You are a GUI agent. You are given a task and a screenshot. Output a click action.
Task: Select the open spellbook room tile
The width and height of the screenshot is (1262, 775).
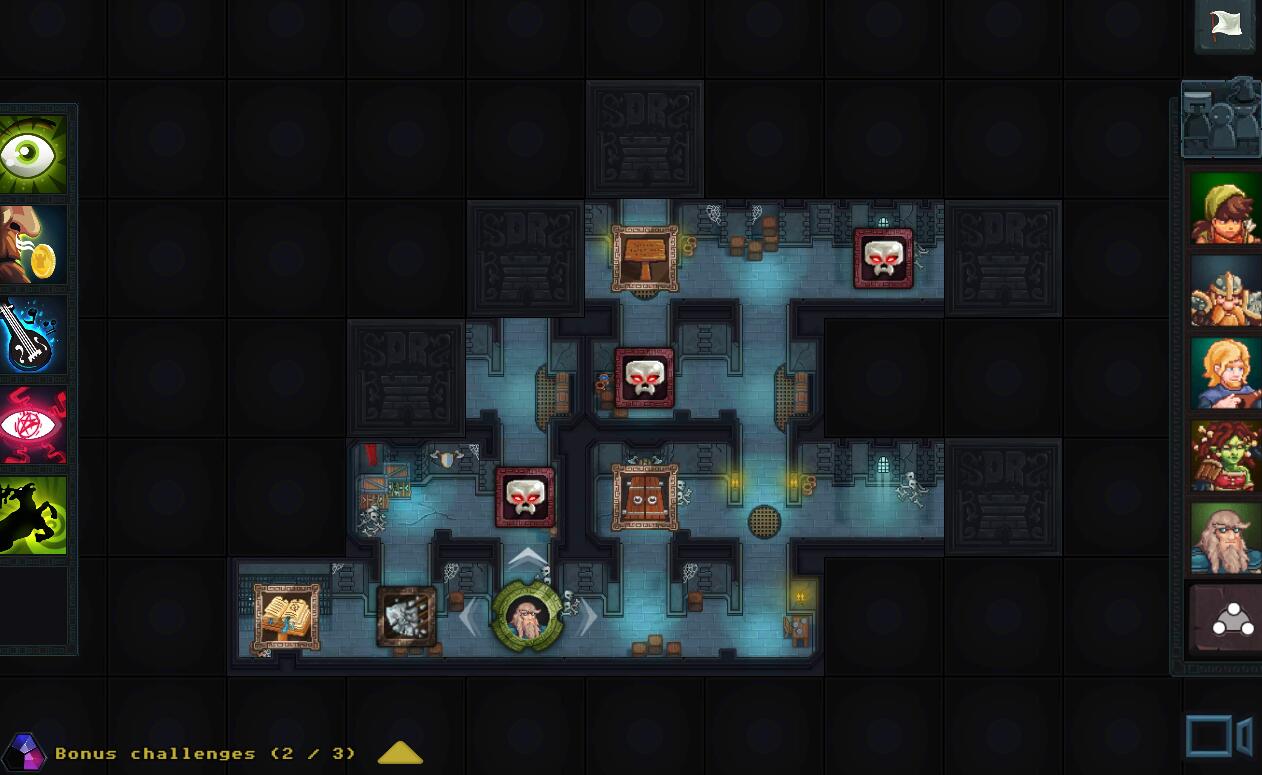(287, 617)
